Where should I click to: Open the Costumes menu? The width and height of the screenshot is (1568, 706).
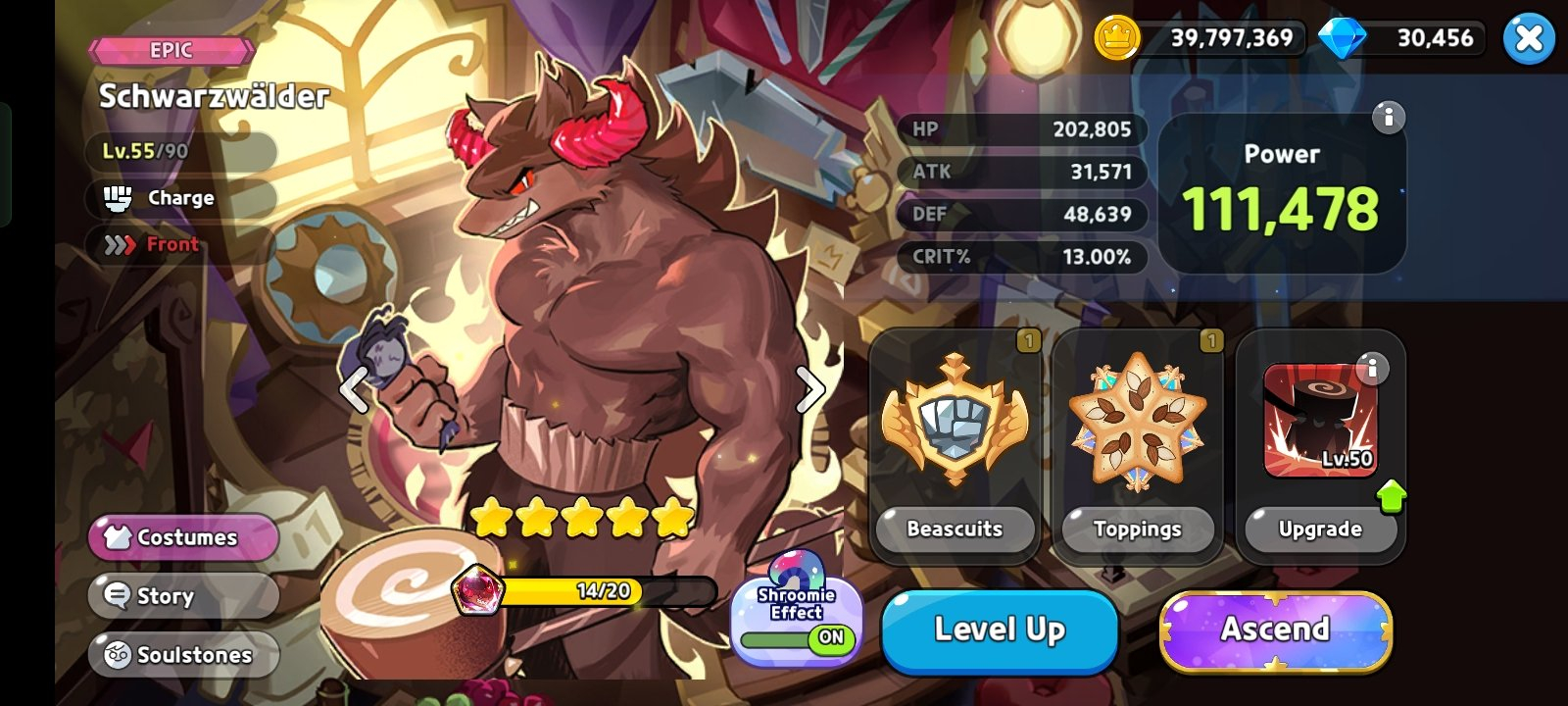pos(183,537)
